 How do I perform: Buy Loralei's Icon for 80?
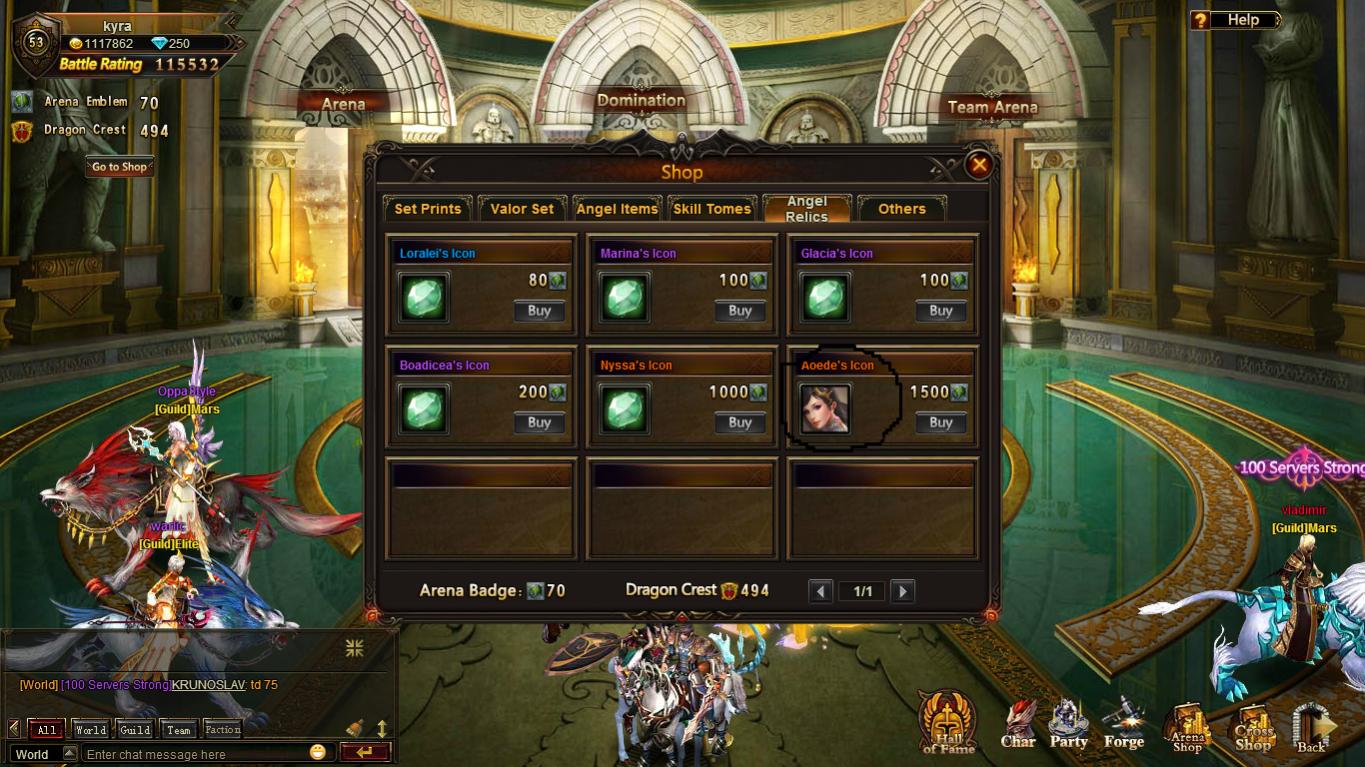[x=539, y=311]
